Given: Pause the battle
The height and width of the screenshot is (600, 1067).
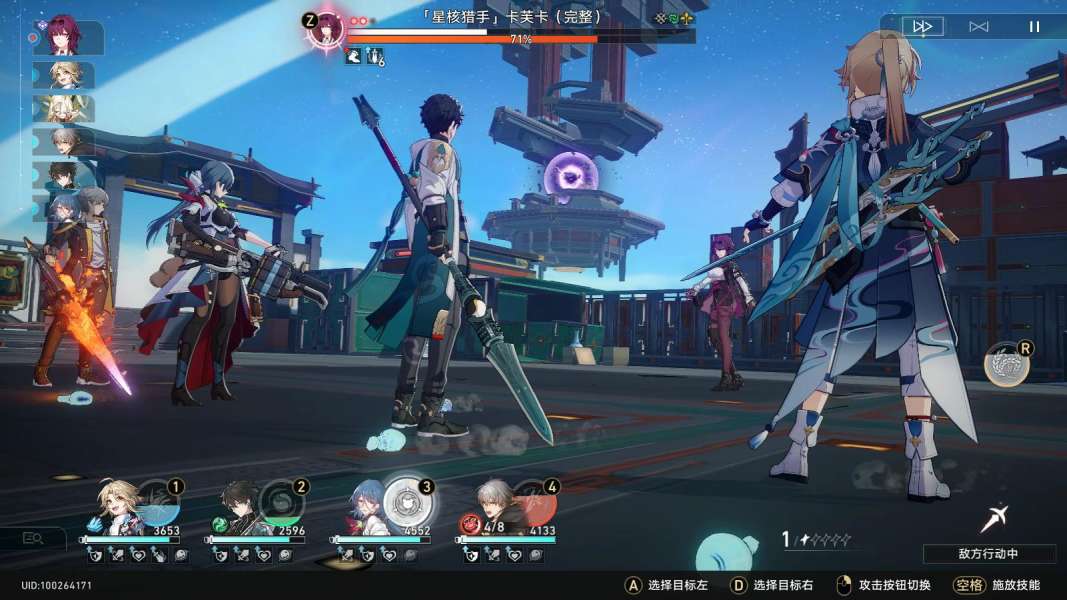Looking at the screenshot, I should [x=1034, y=27].
